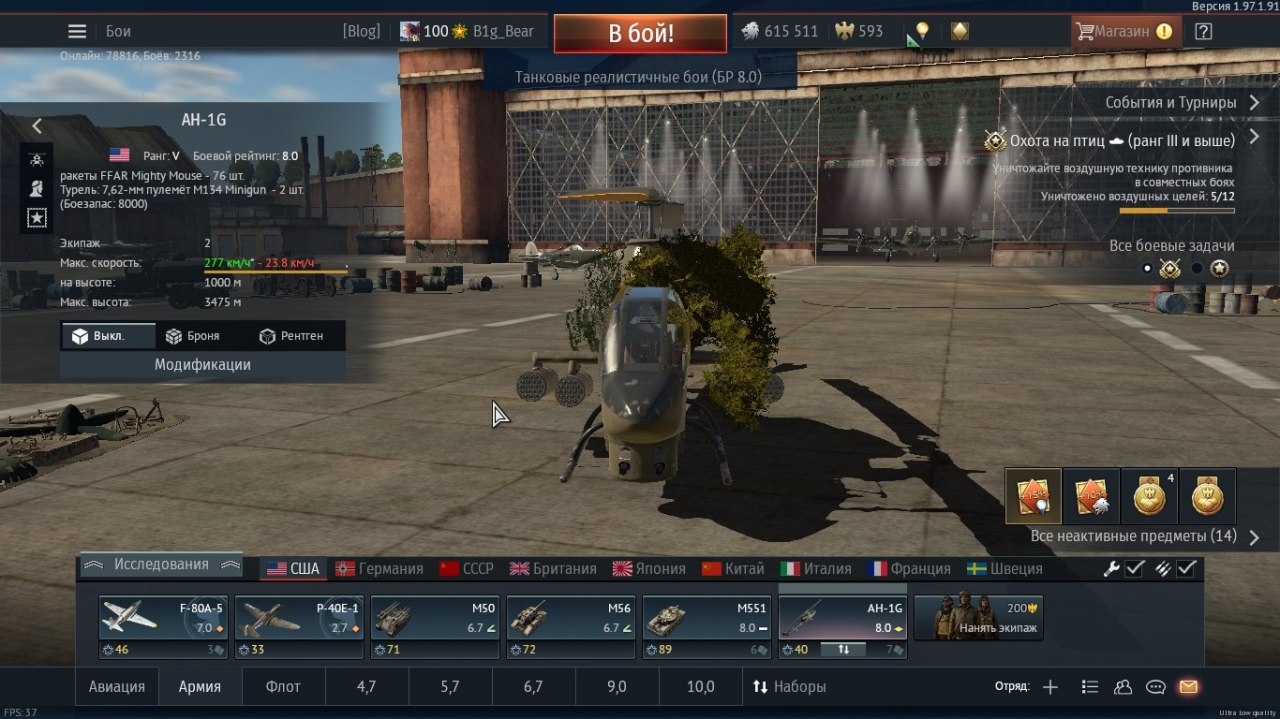Open the Магазин shop

(x=1122, y=31)
